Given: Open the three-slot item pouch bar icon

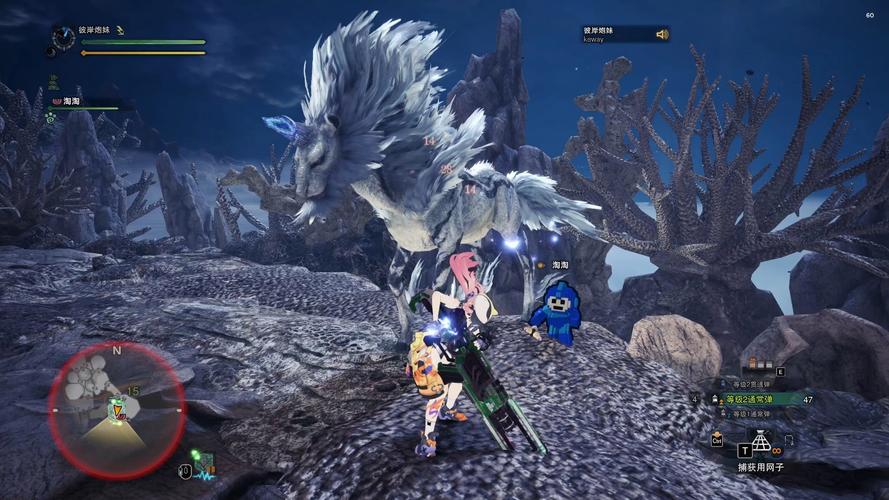Looking at the screenshot, I should point(756,364).
